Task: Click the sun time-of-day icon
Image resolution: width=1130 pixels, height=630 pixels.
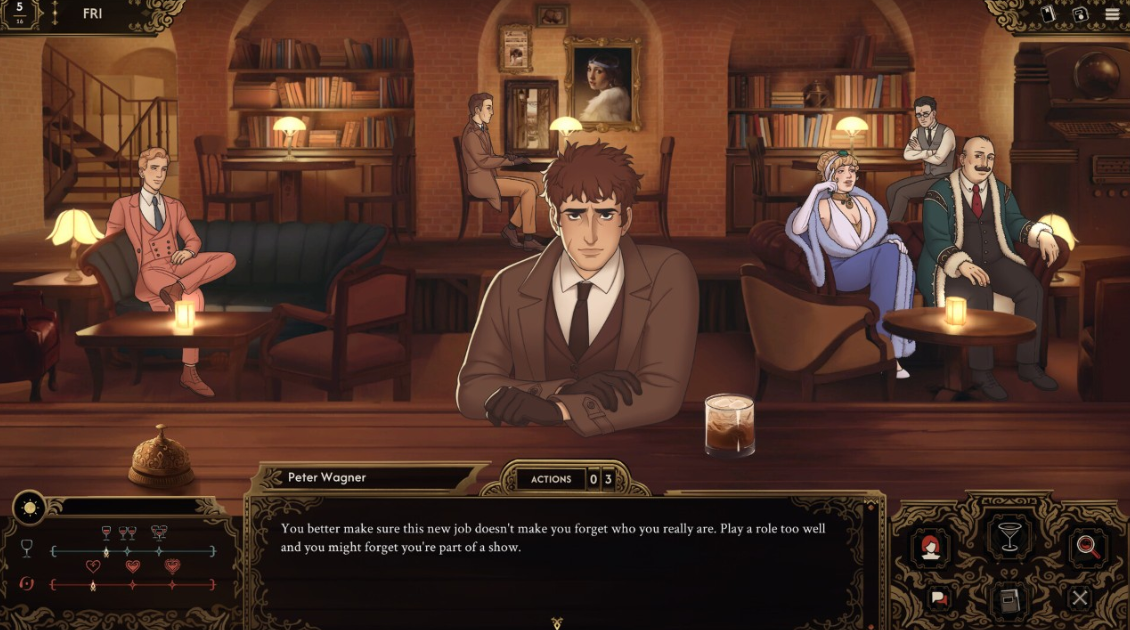Action: coord(29,508)
